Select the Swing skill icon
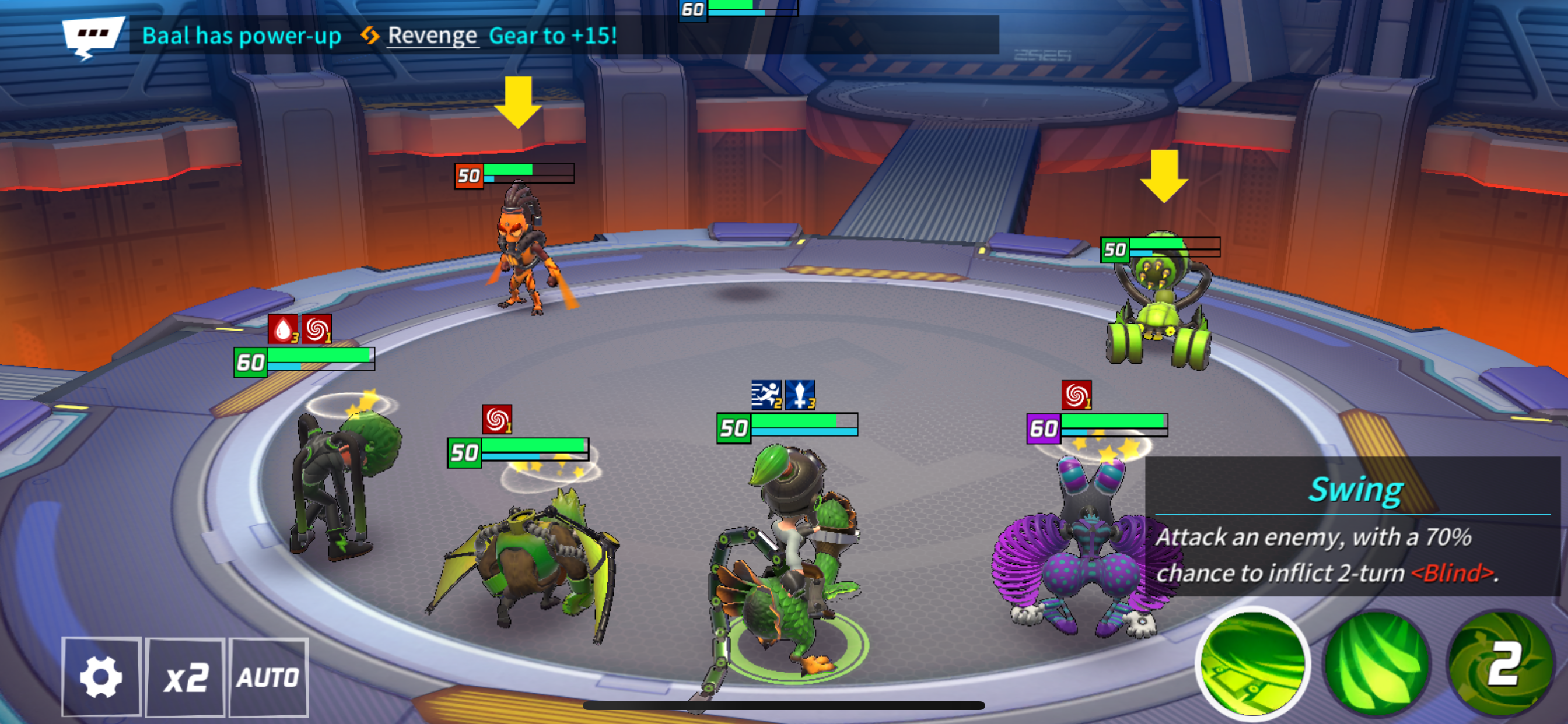Image resolution: width=1568 pixels, height=724 pixels. (1252, 663)
